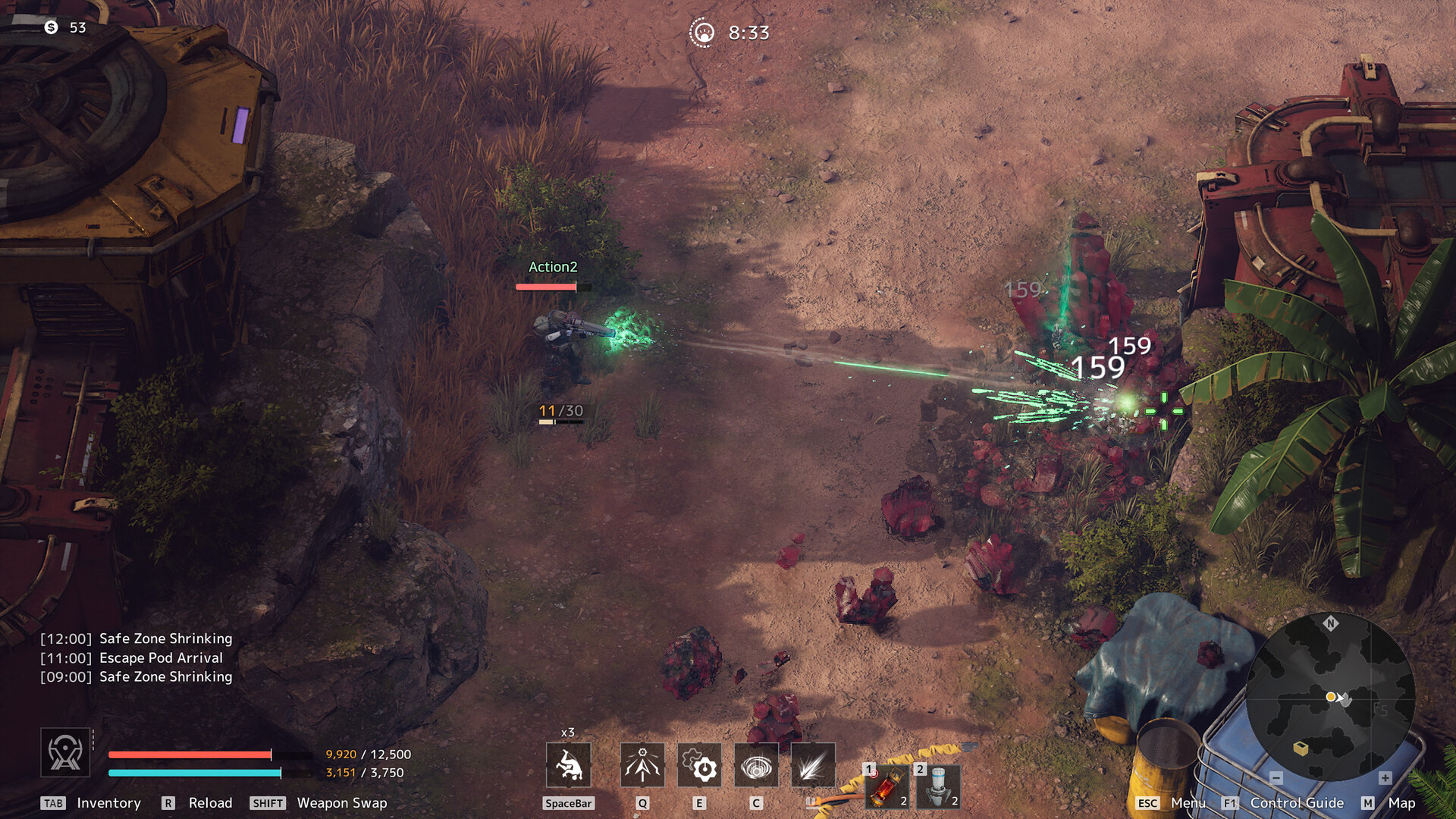Zoom in the minimap with plus button

(1385, 778)
